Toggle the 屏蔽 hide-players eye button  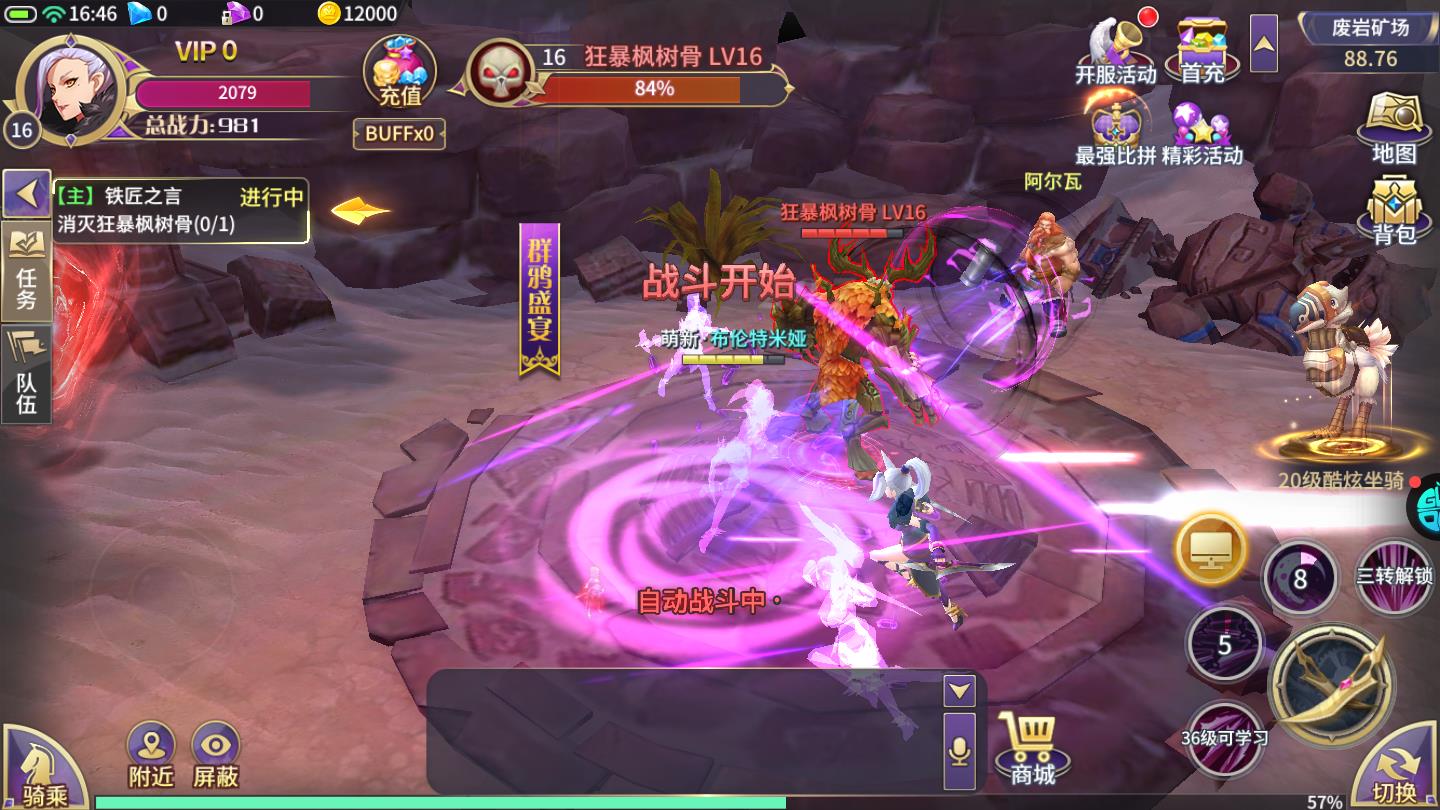coord(216,755)
